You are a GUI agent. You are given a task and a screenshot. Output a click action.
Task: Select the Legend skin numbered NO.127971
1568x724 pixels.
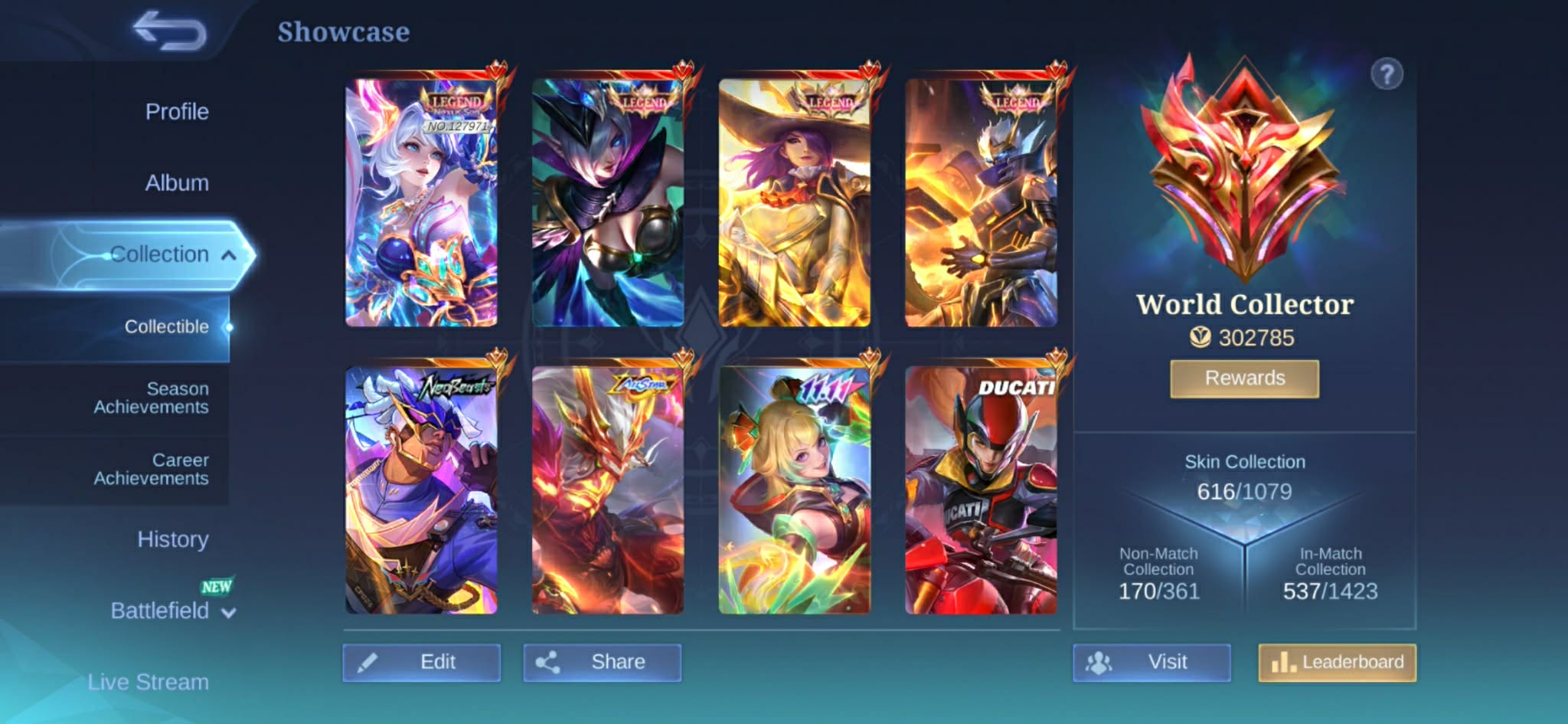(x=421, y=203)
